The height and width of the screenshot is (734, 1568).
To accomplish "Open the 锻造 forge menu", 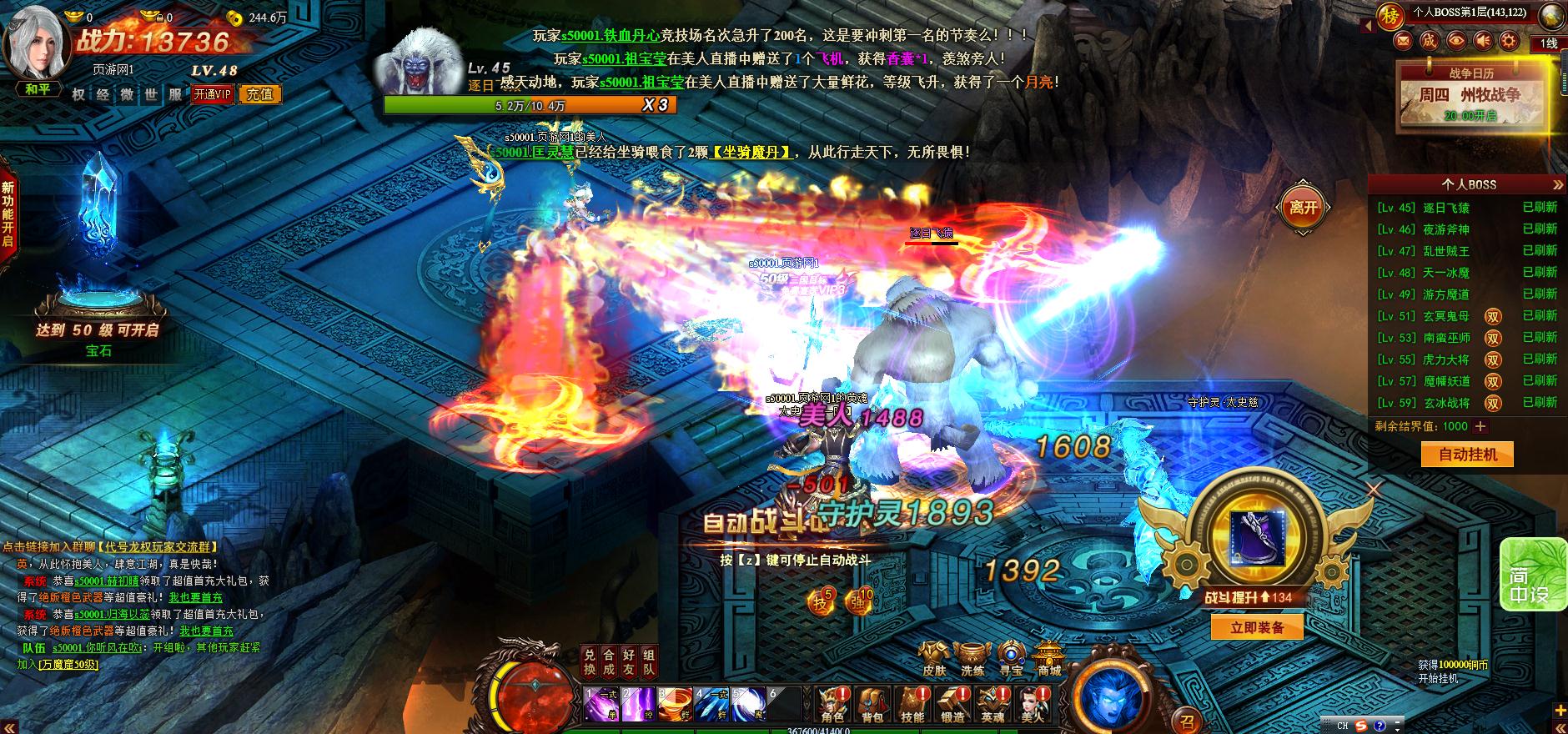I will [x=952, y=705].
